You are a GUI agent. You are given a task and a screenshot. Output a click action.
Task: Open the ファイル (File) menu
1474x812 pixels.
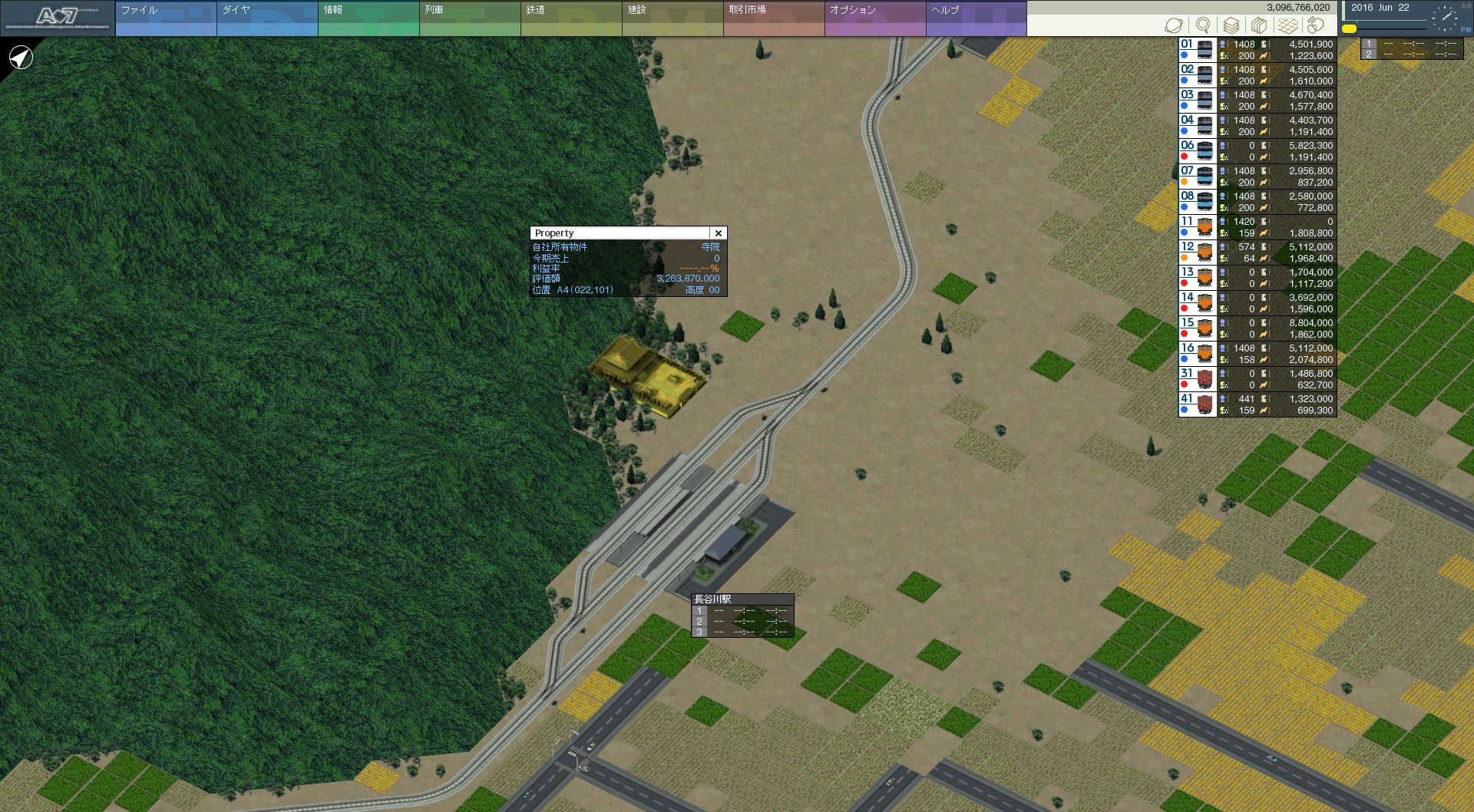pyautogui.click(x=165, y=18)
